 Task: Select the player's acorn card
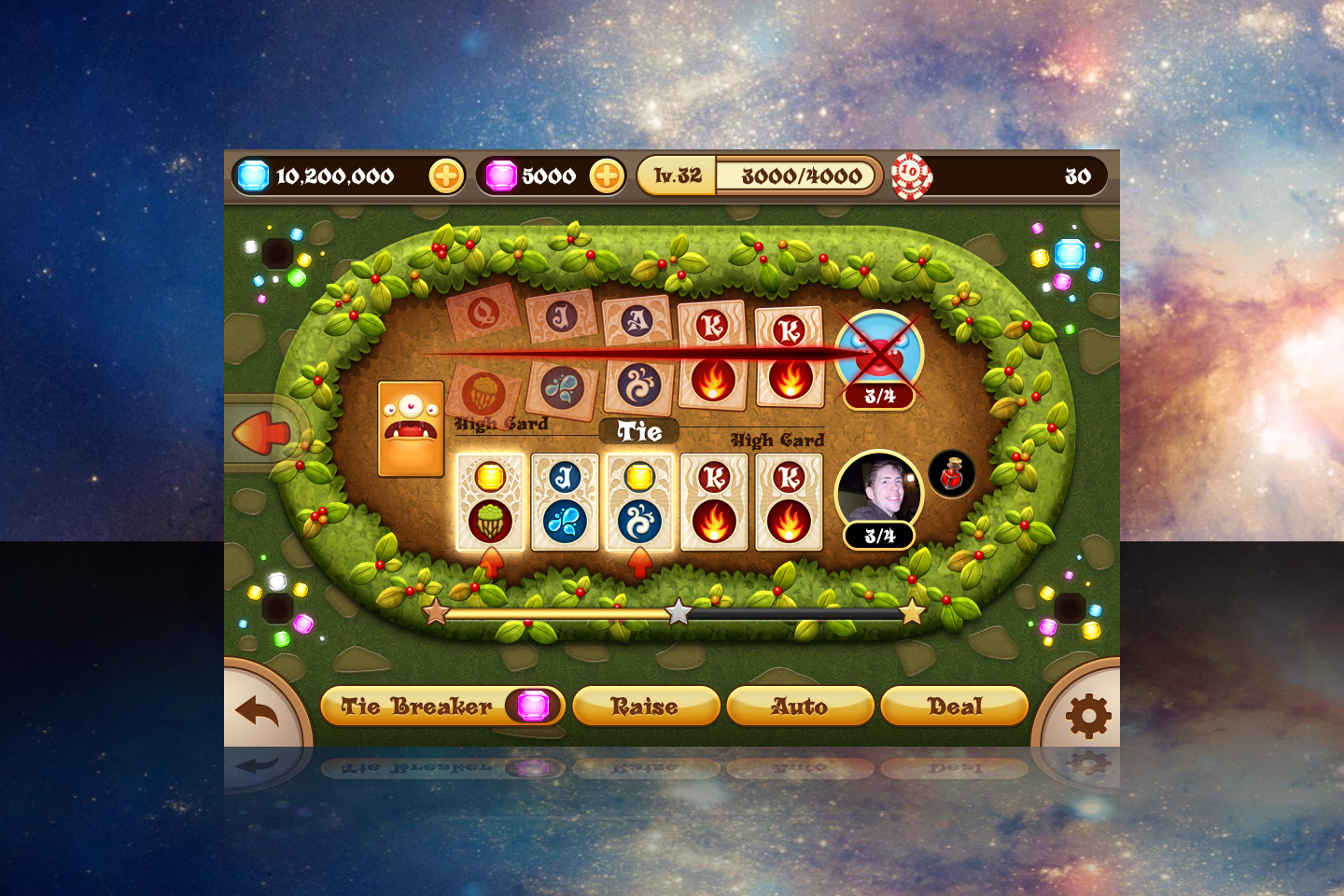[x=490, y=502]
